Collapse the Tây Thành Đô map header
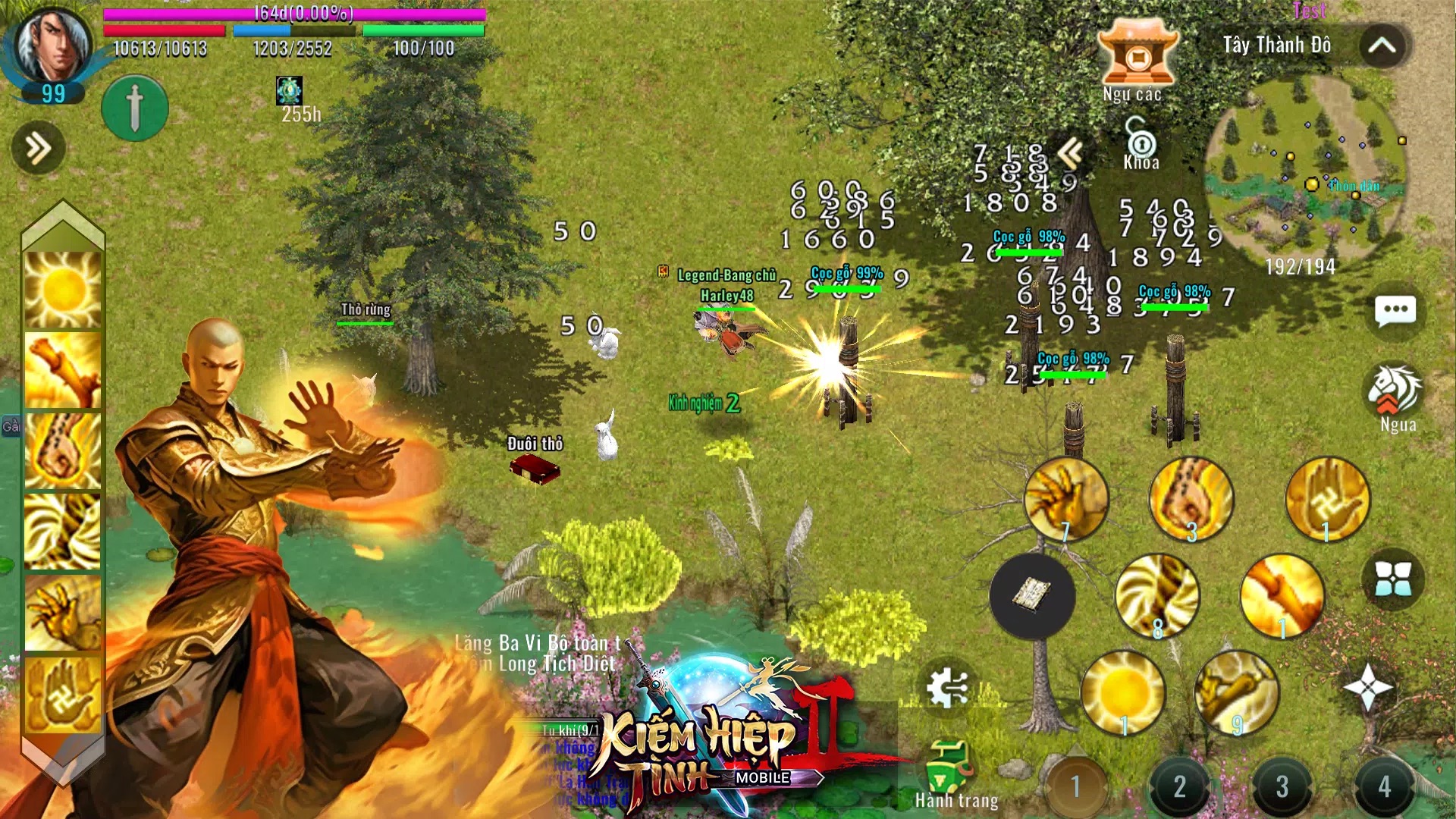Image resolution: width=1456 pixels, height=819 pixels. 1382,46
